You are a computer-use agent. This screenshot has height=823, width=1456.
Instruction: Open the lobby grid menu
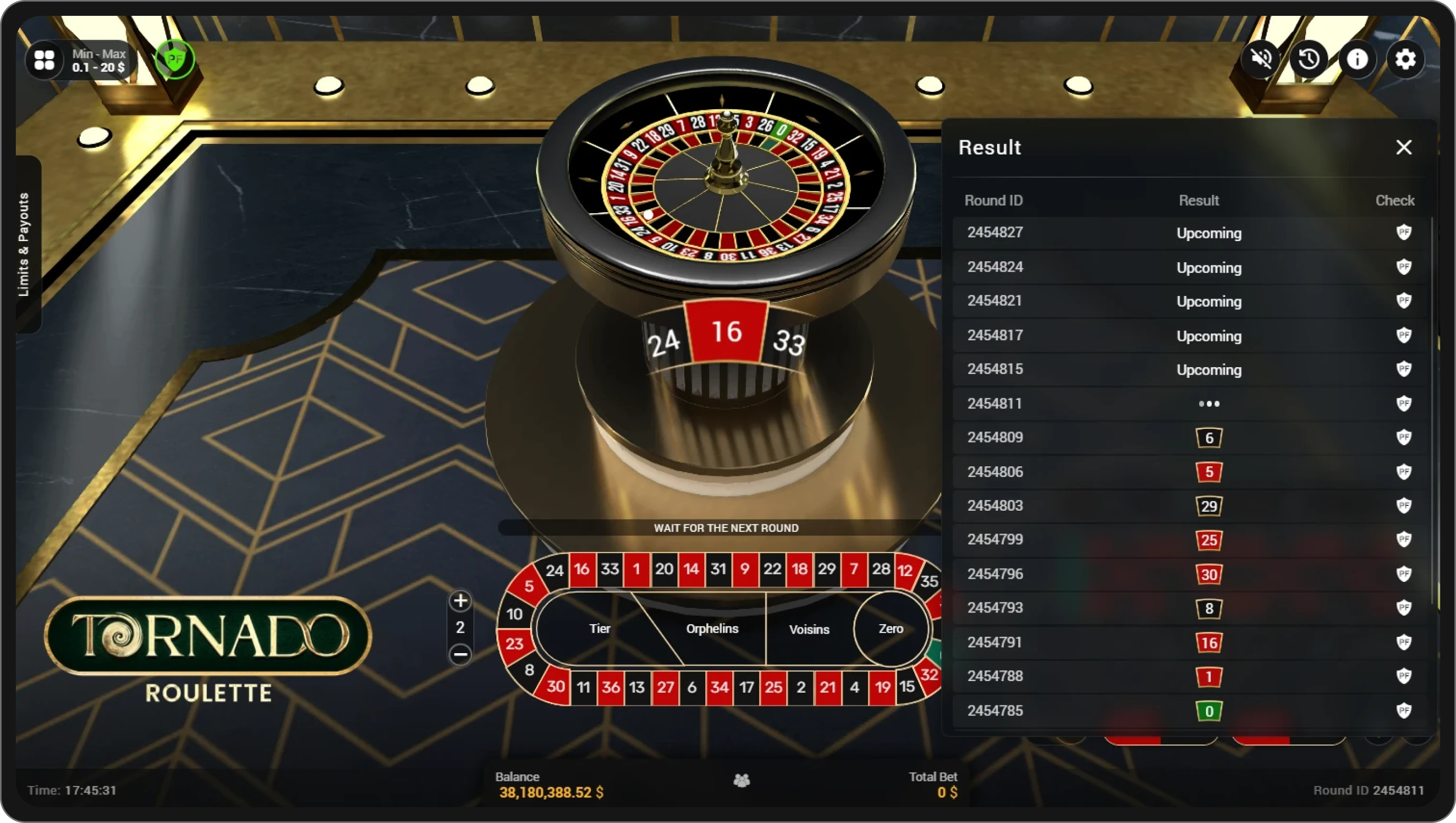(45, 60)
